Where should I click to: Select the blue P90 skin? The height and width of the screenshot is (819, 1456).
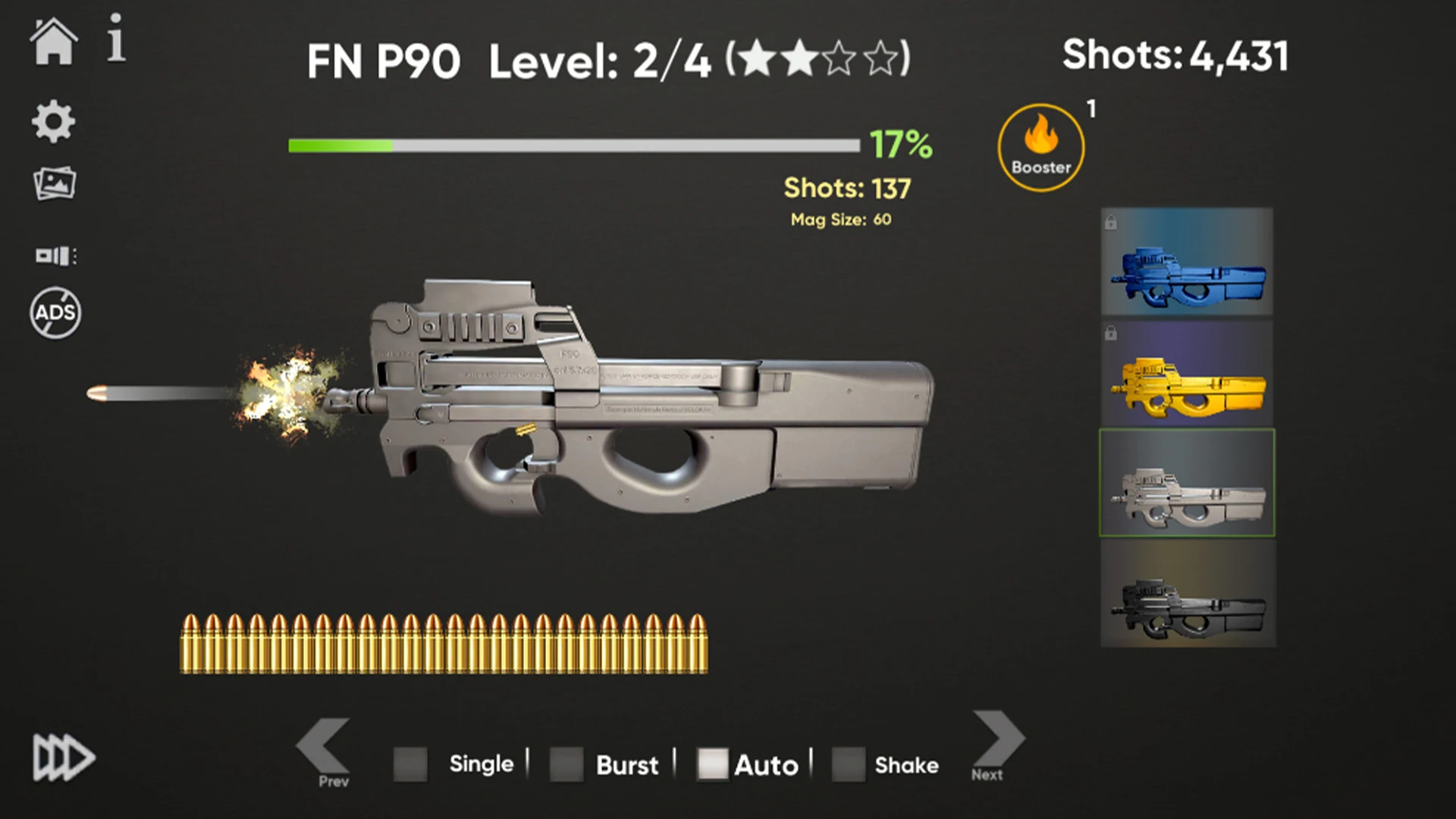[1187, 262]
